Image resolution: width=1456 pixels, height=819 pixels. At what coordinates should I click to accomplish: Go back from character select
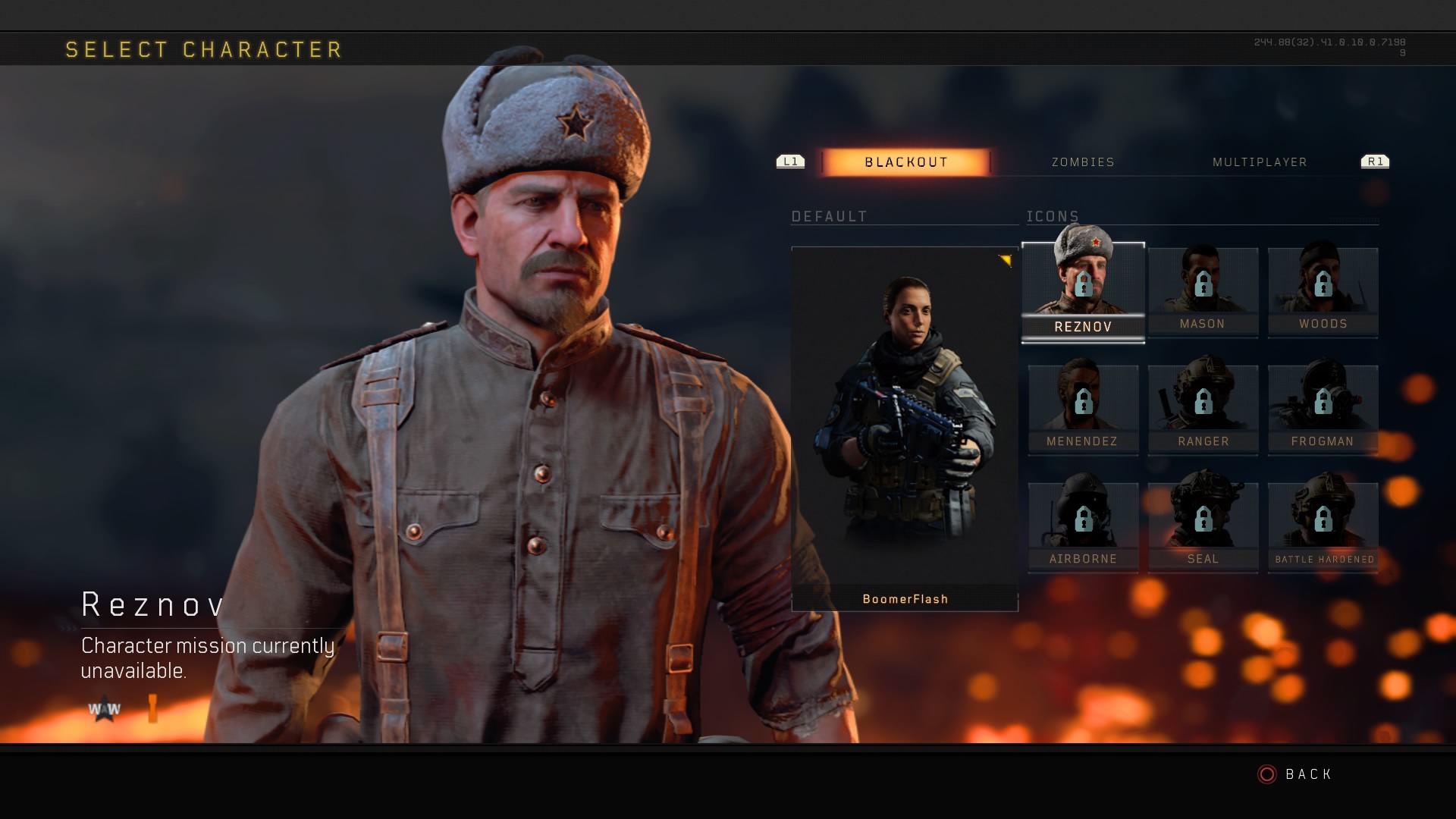(x=1296, y=774)
